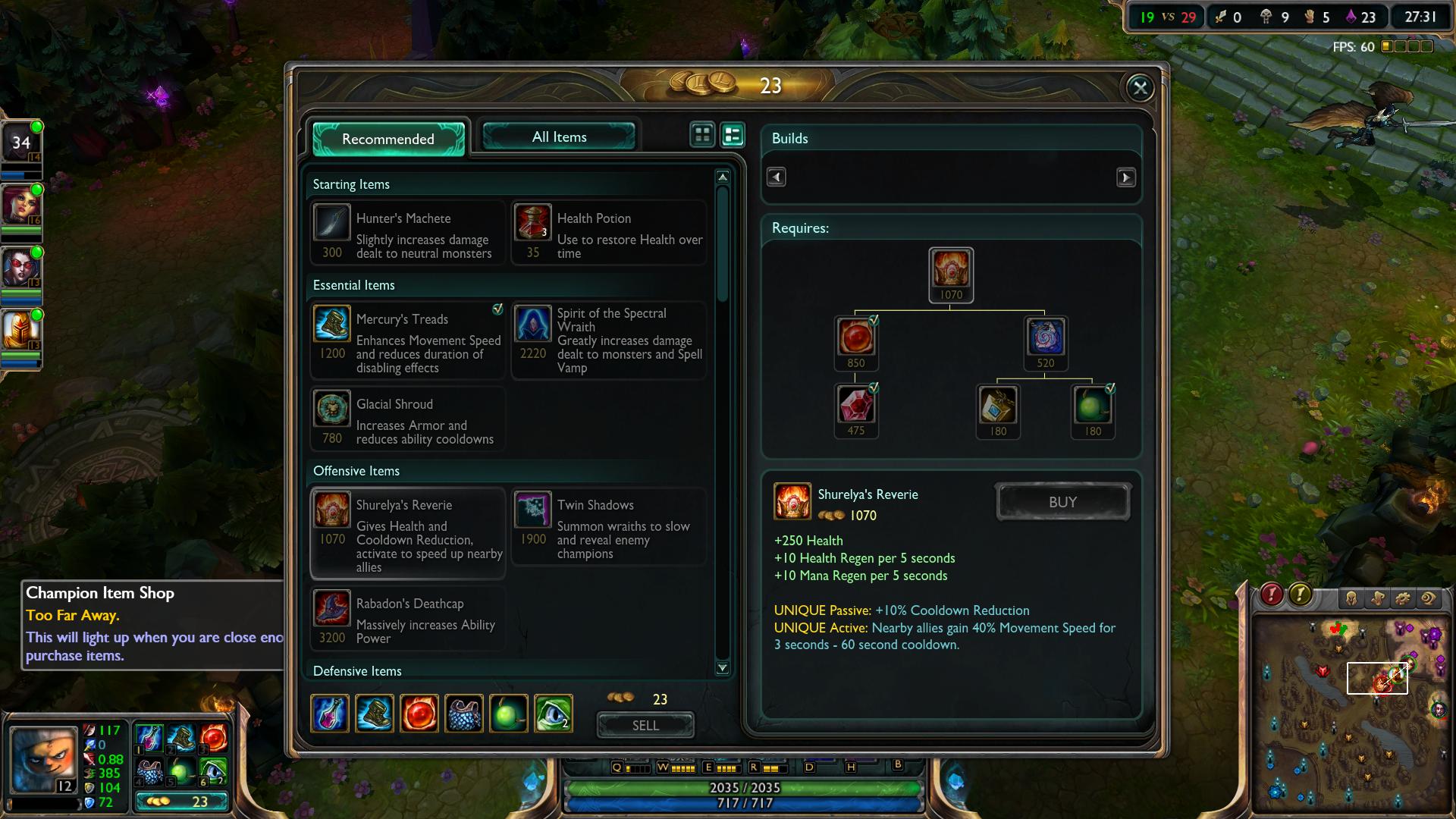Buy Shurelya's Reverie

1062,502
